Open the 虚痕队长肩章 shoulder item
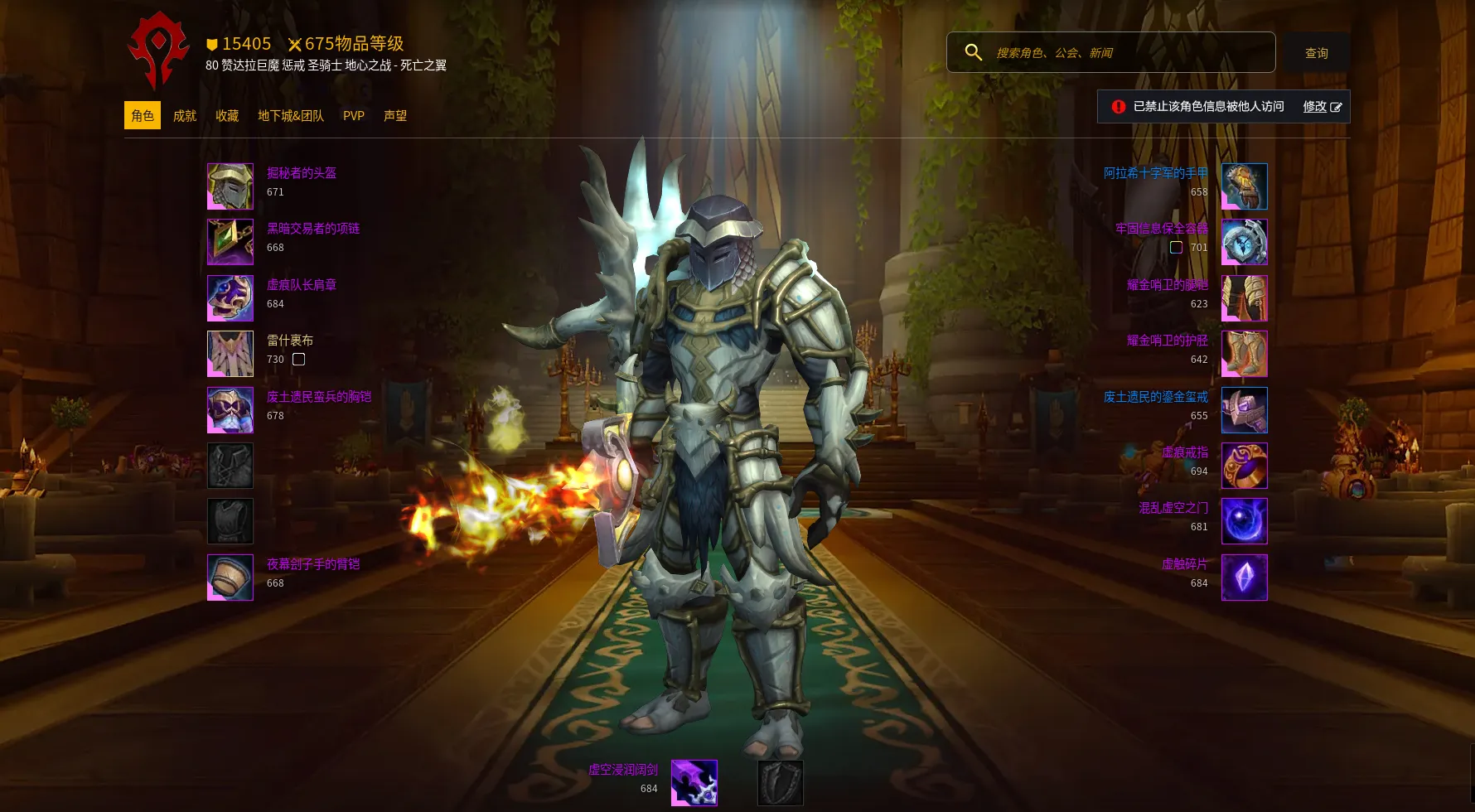 pyautogui.click(x=230, y=298)
